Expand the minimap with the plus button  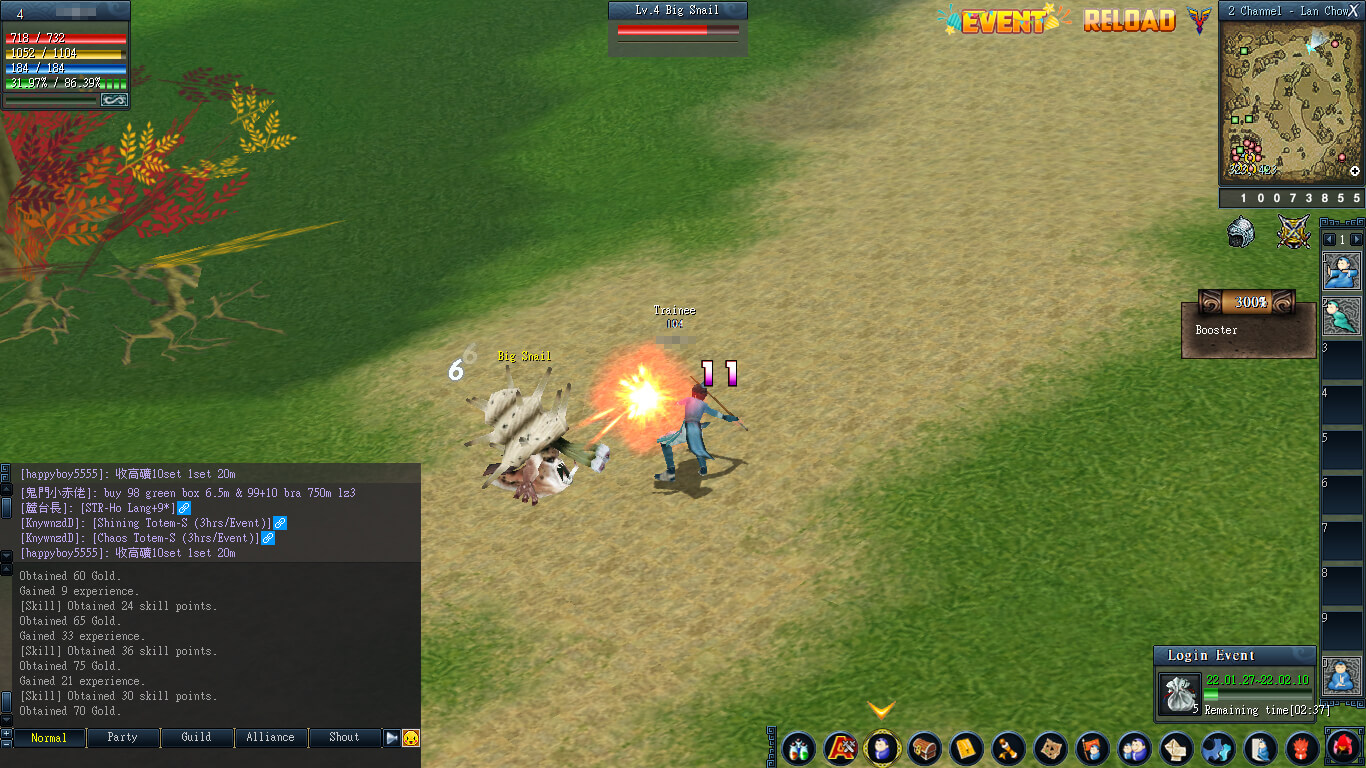pyautogui.click(x=1355, y=172)
